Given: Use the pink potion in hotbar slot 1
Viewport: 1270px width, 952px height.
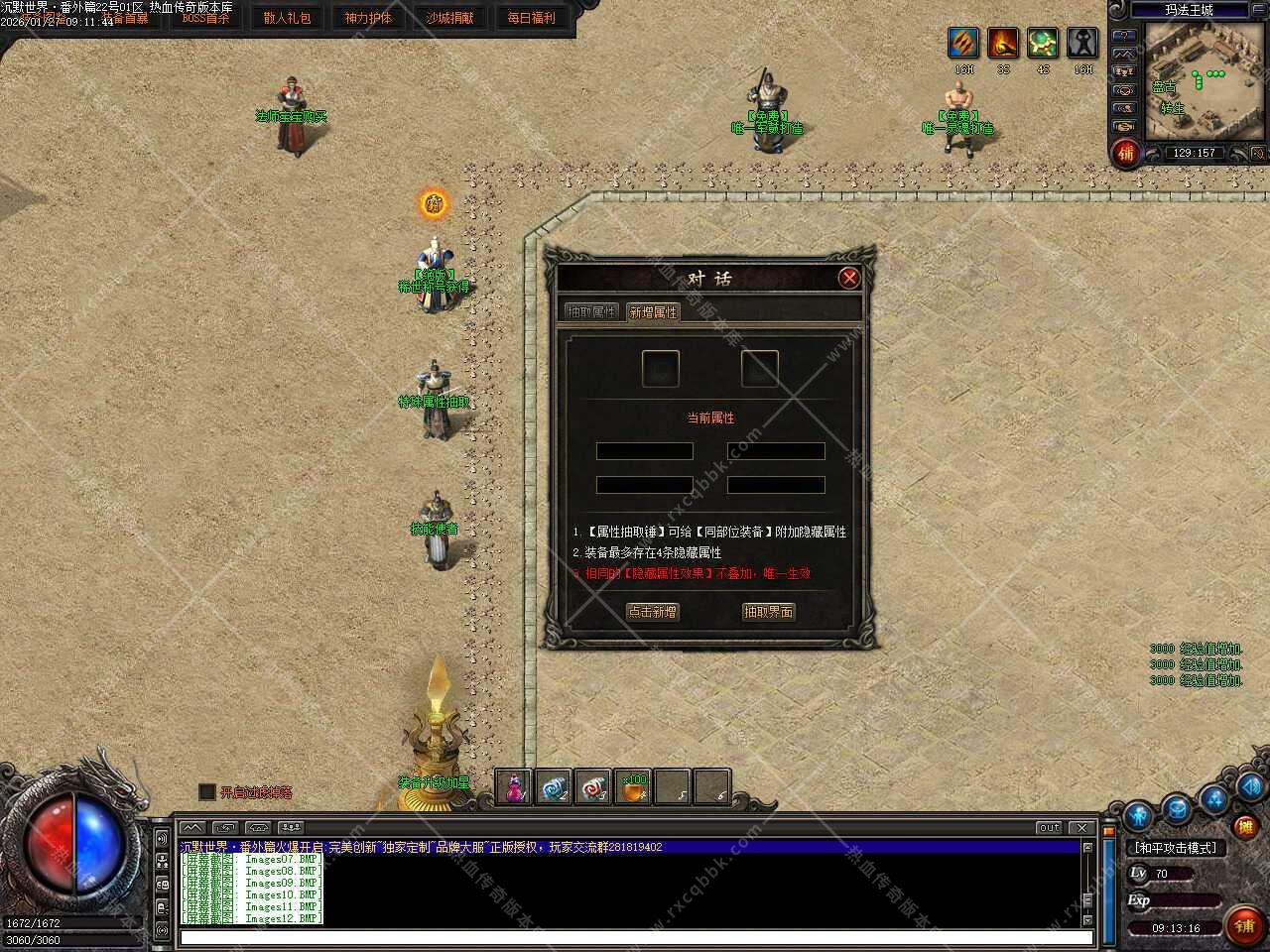Looking at the screenshot, I should pyautogui.click(x=514, y=787).
